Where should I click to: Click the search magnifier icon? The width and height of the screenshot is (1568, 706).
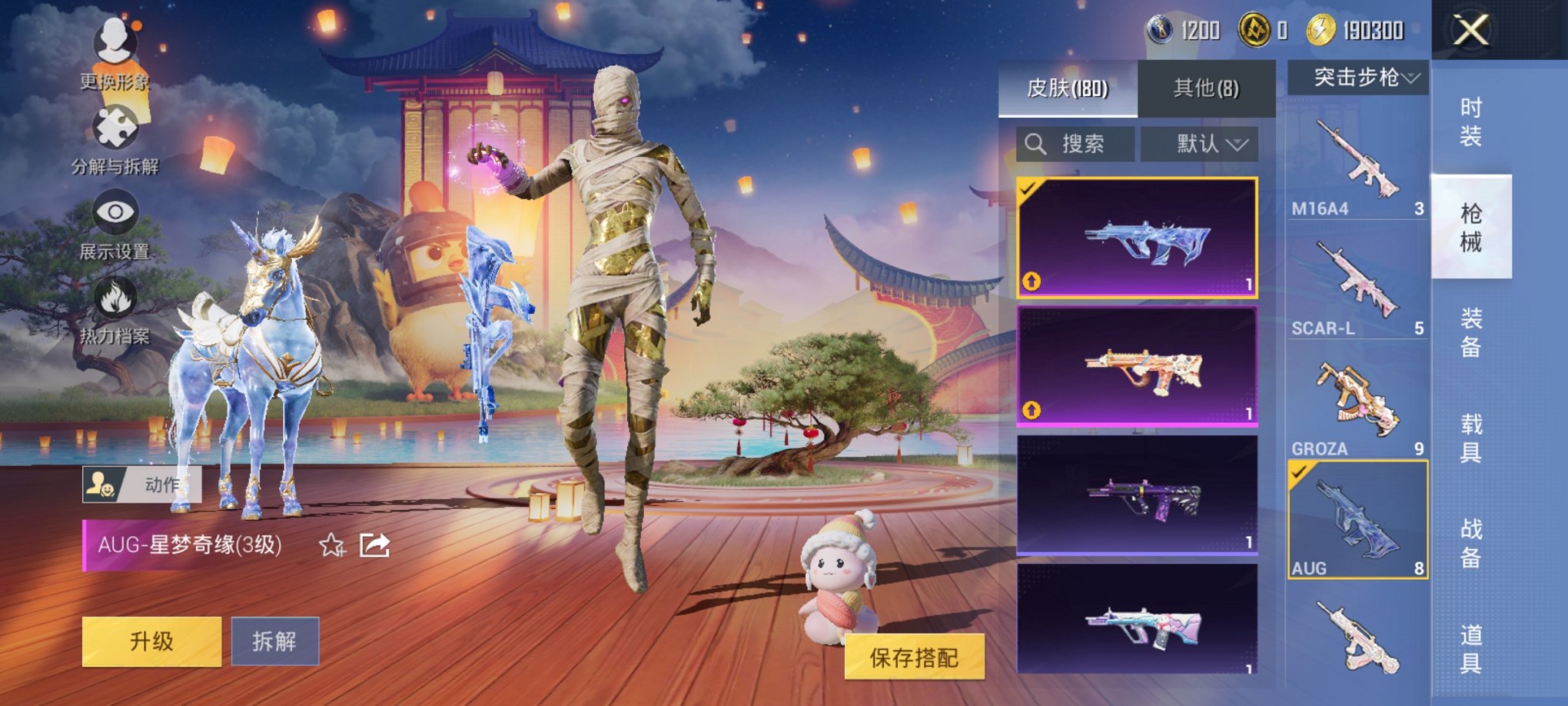pos(1035,145)
